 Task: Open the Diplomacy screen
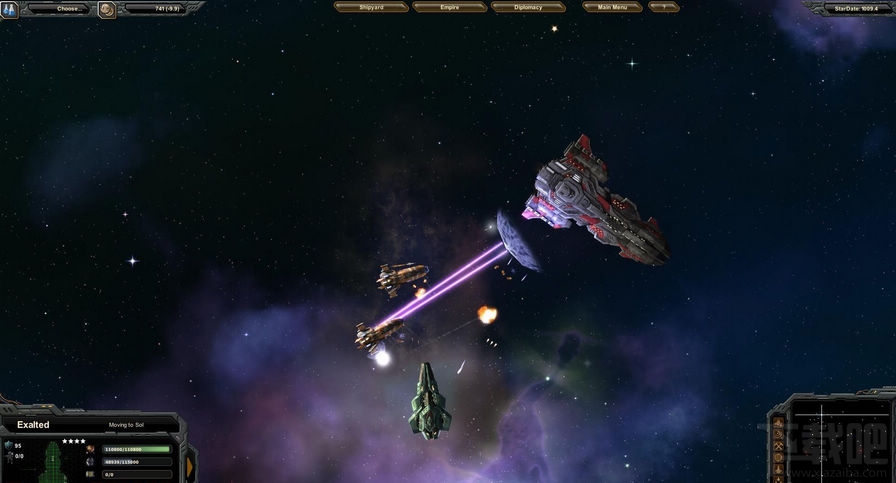click(528, 7)
